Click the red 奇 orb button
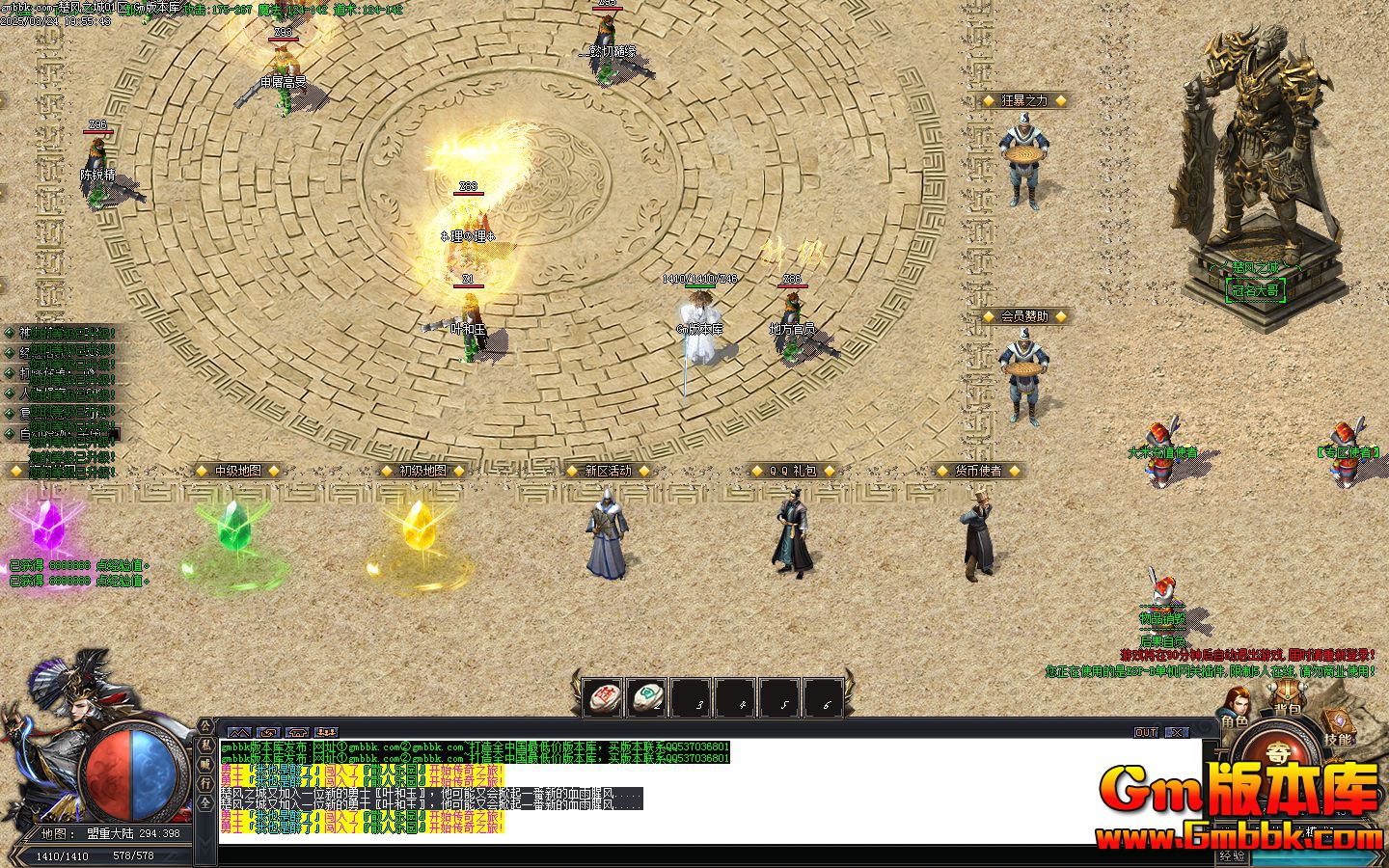The image size is (1389, 868). pyautogui.click(x=1280, y=753)
